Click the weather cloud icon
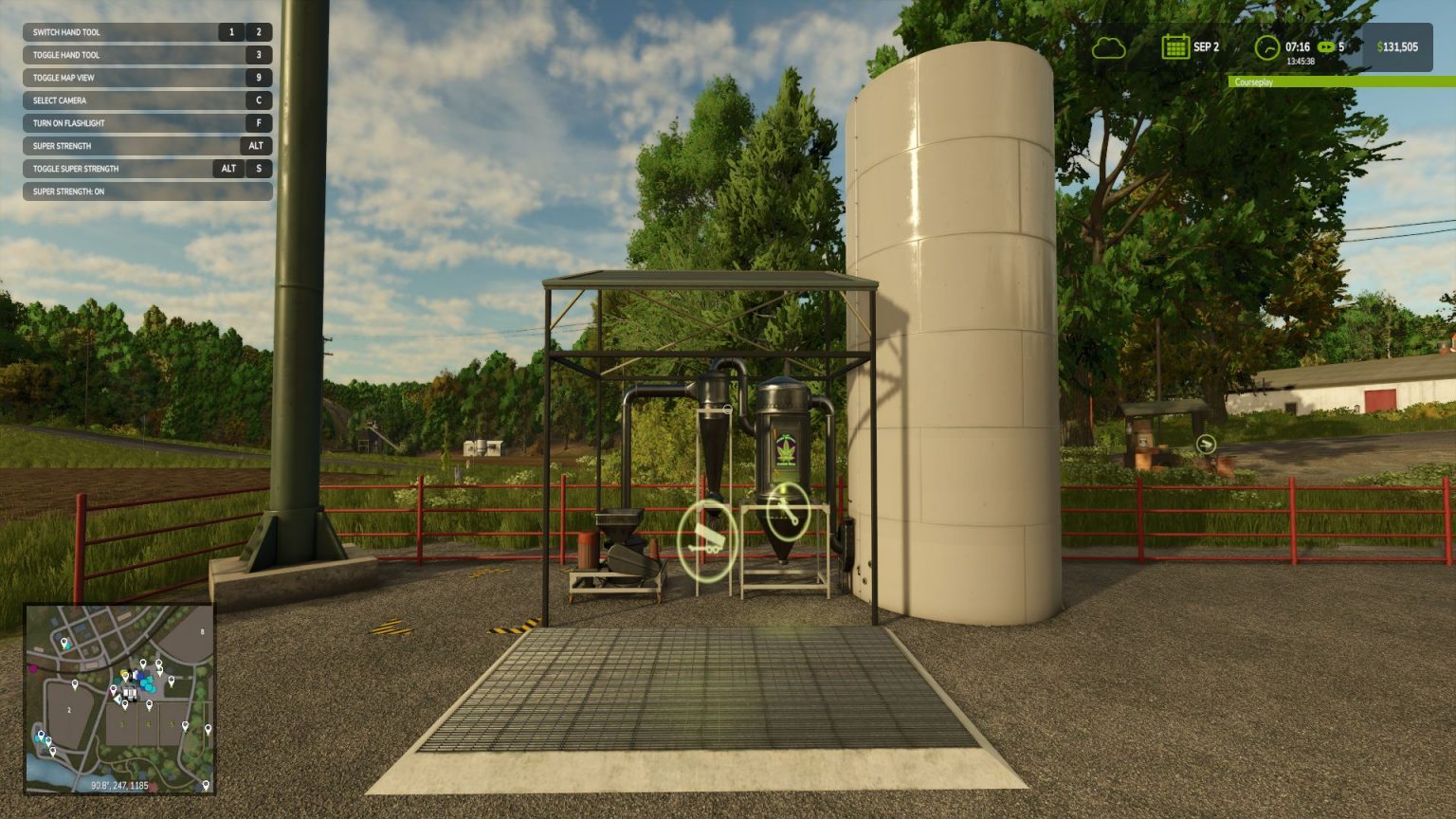1456x819 pixels. click(x=1109, y=47)
